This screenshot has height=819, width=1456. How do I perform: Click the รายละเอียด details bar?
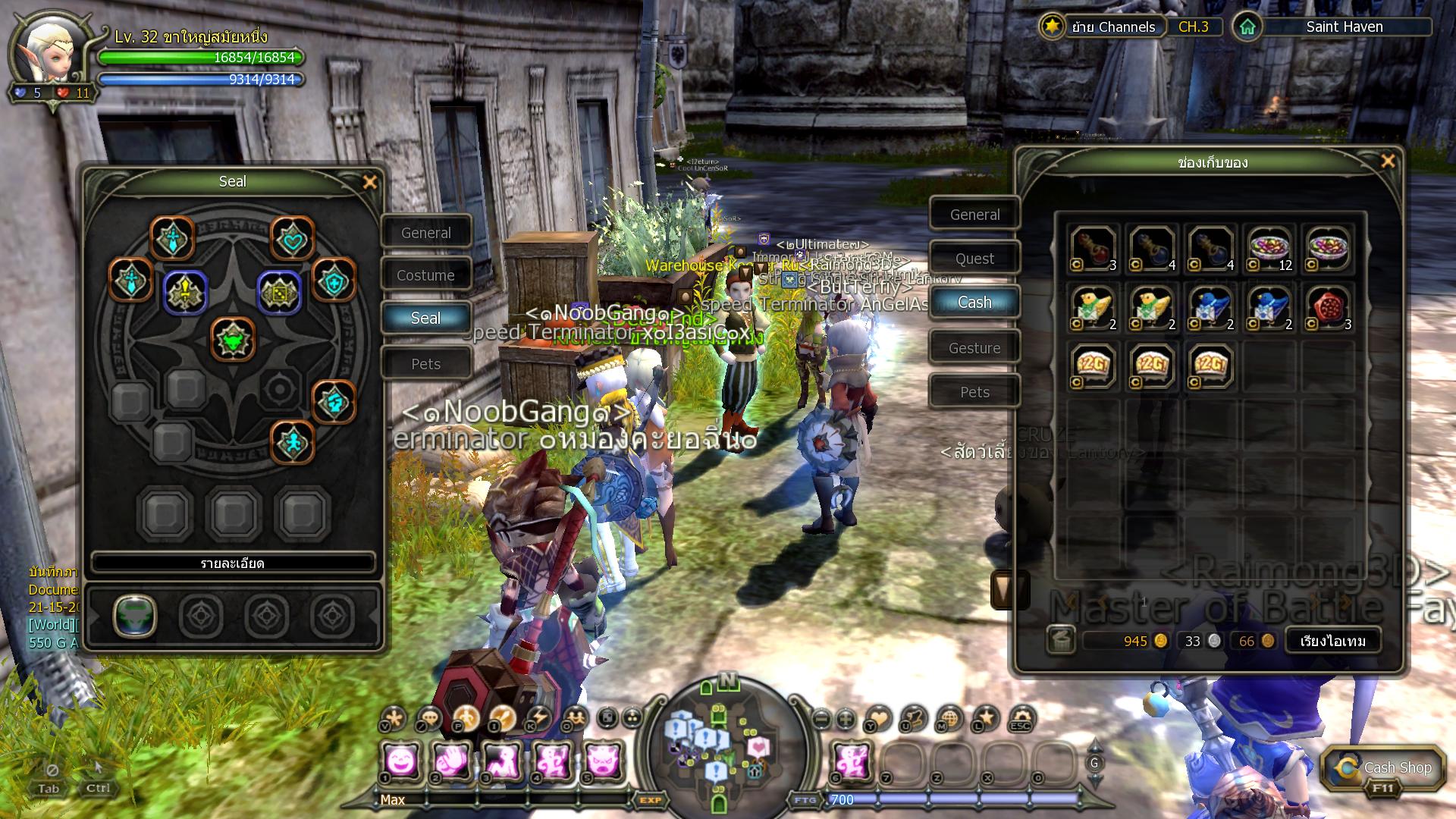pyautogui.click(x=233, y=563)
